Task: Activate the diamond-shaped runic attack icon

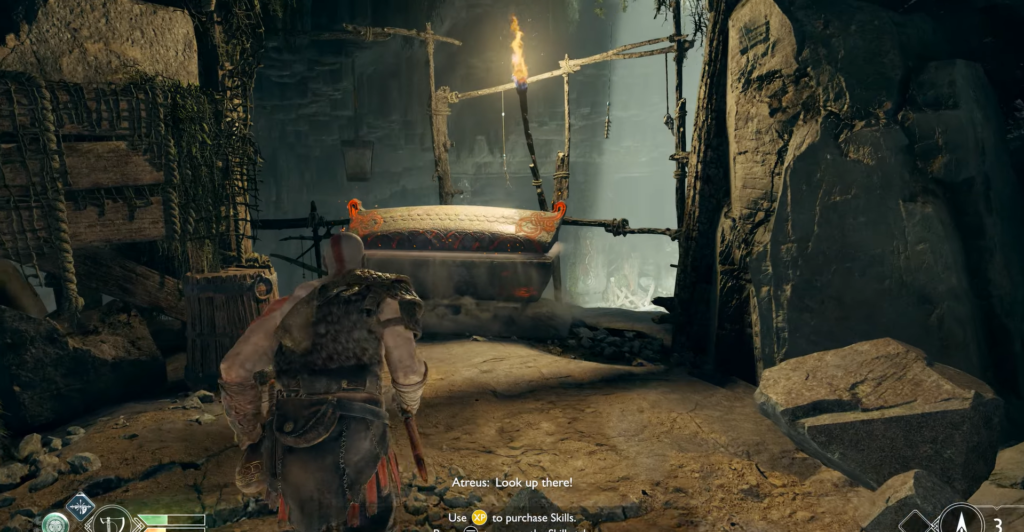Action: pyautogui.click(x=80, y=505)
